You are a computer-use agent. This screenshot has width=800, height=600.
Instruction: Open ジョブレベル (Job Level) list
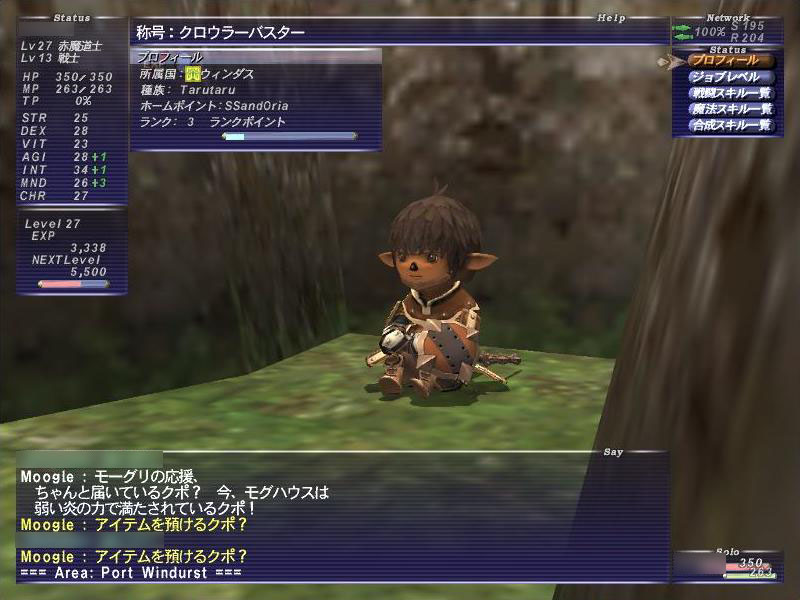click(730, 77)
